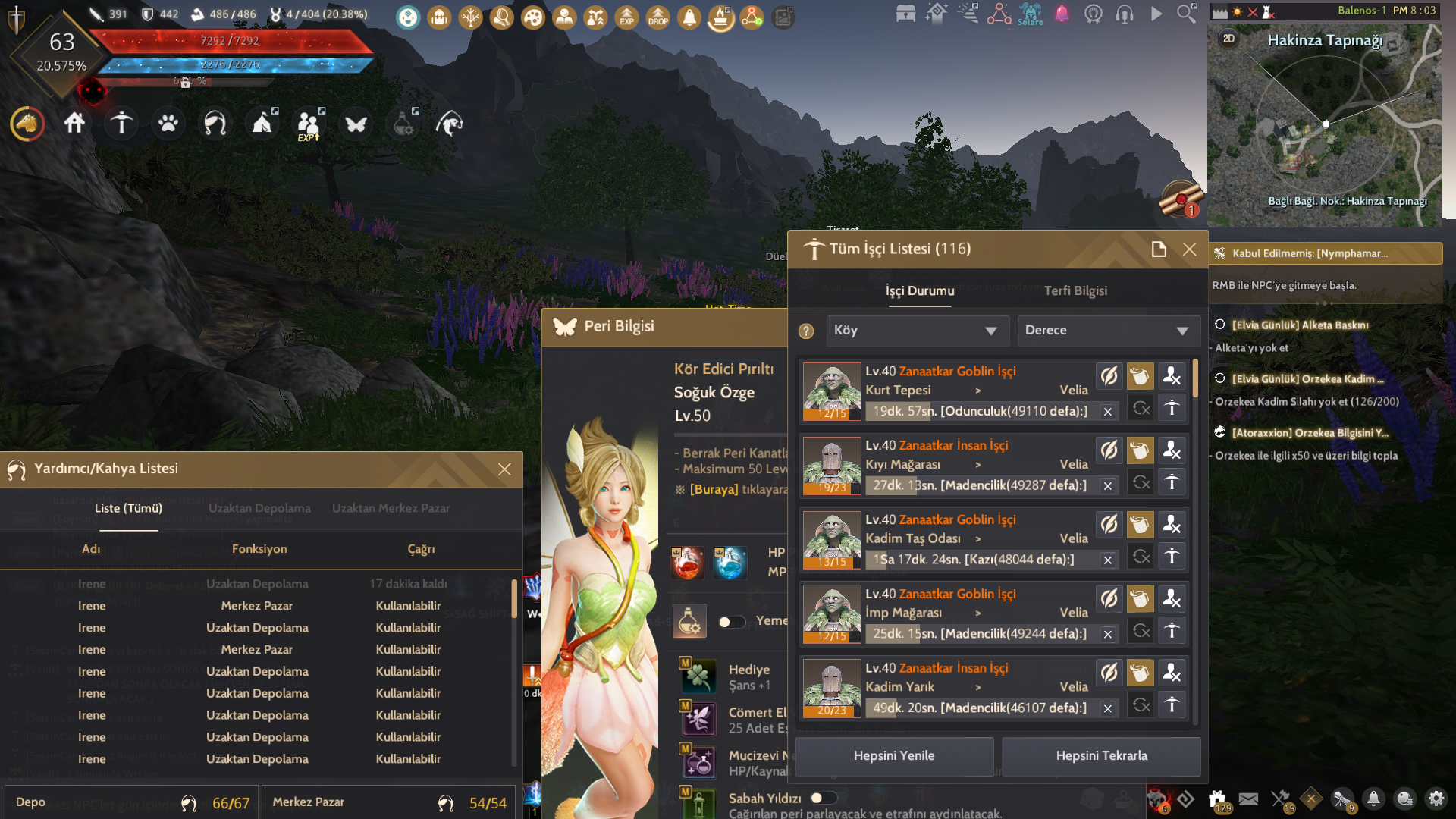Toggle the Sabah Yıldızı fairy light switch
1456x819 pixels.
coord(822,798)
